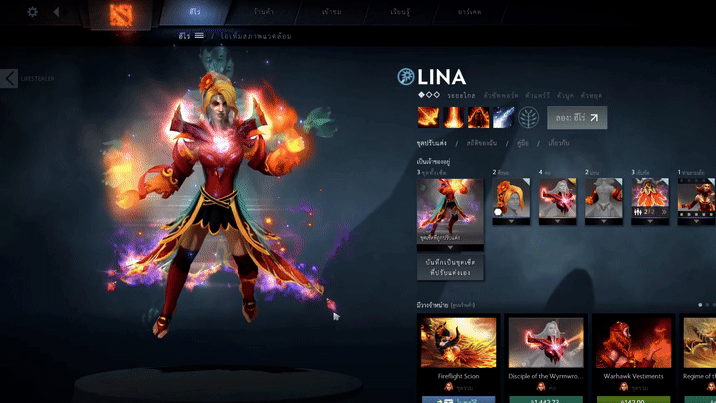Switch to the ฮีโร่ (Heroes) top tab
Viewport: 716px width, 403px height.
coord(193,12)
